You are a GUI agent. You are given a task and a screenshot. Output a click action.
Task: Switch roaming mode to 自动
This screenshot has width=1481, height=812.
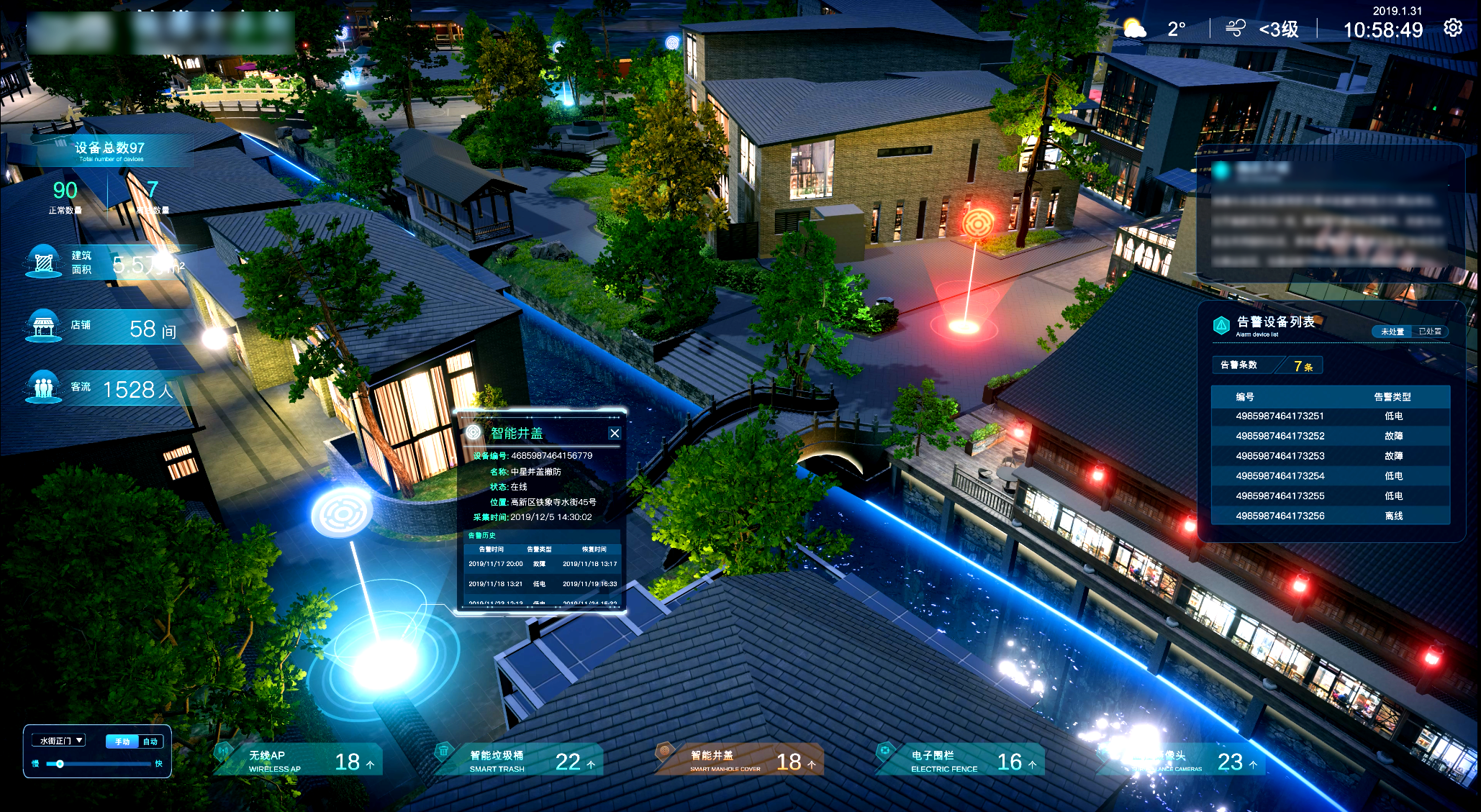pos(150,742)
